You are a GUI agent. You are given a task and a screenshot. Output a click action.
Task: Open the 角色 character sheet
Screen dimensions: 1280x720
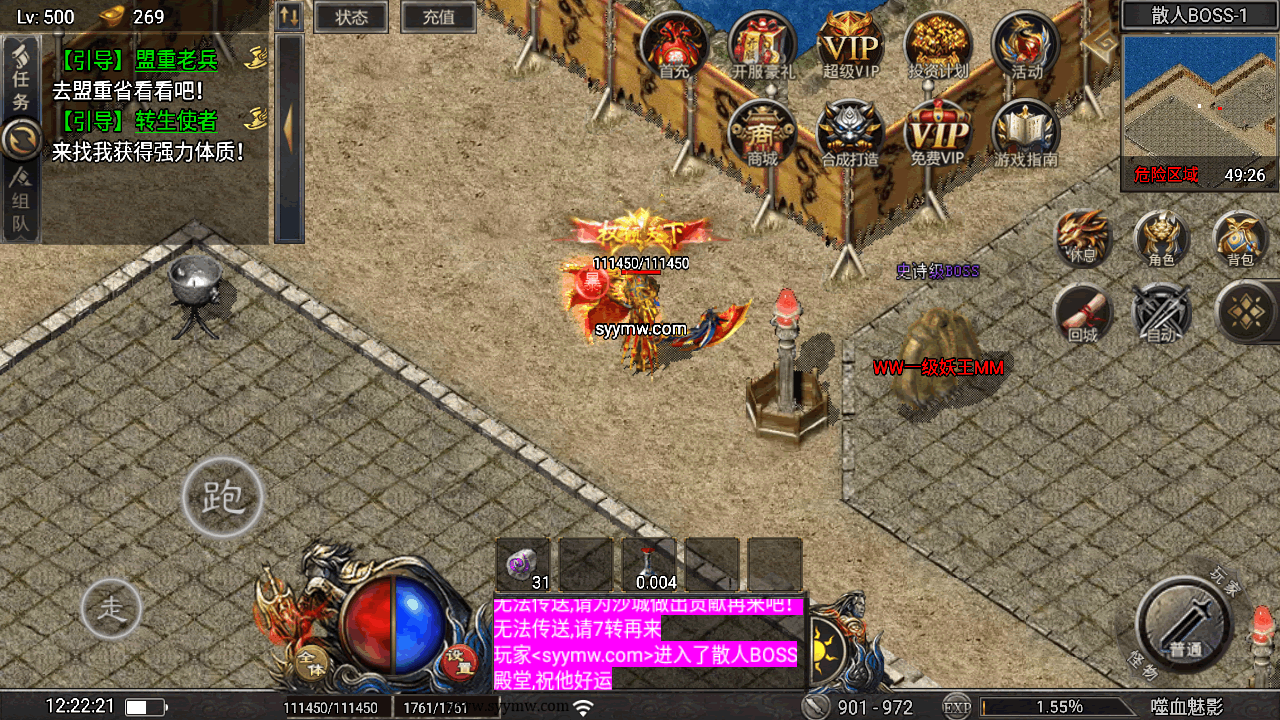coord(1161,238)
